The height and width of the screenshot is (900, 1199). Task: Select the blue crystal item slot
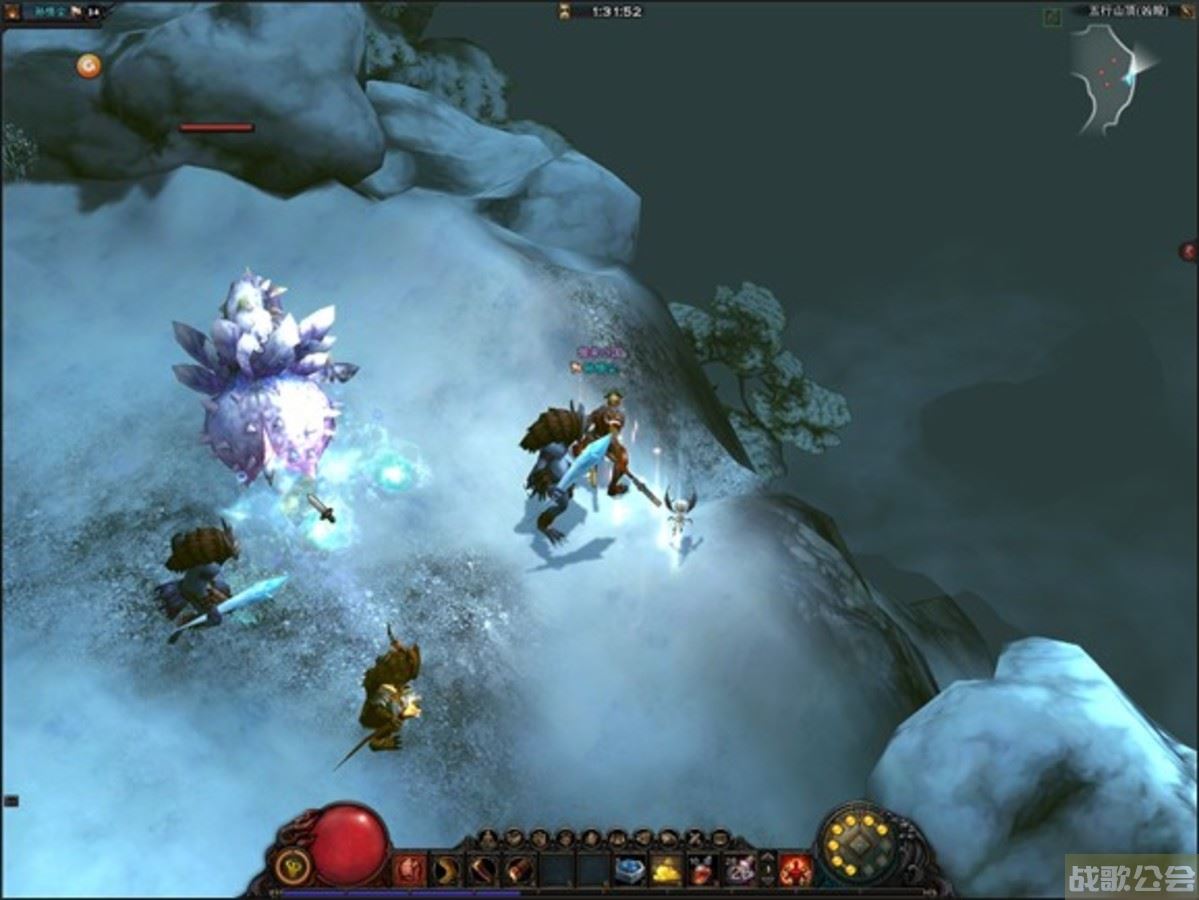point(629,870)
